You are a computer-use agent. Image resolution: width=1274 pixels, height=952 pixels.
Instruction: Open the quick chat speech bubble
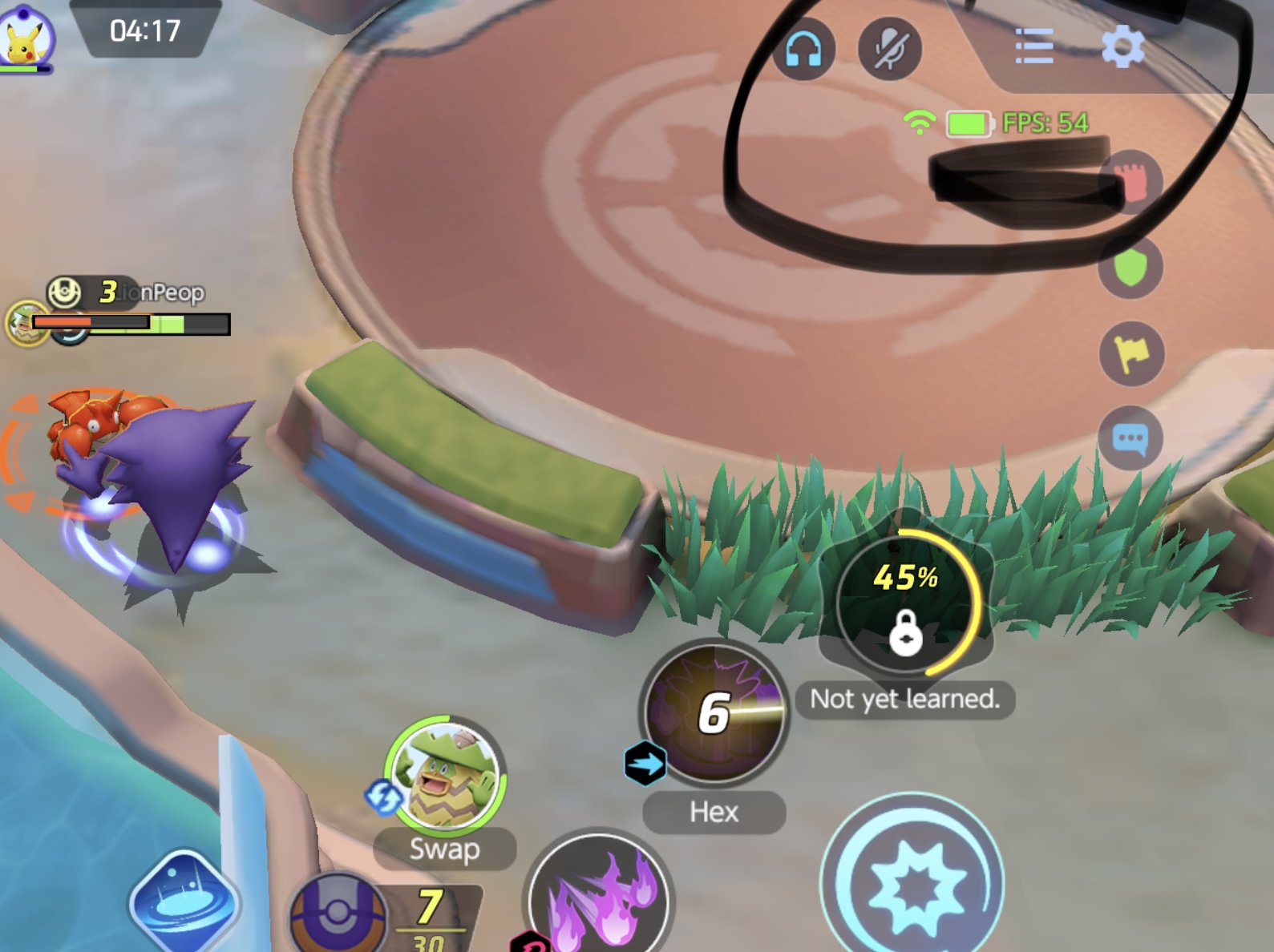[x=1130, y=438]
